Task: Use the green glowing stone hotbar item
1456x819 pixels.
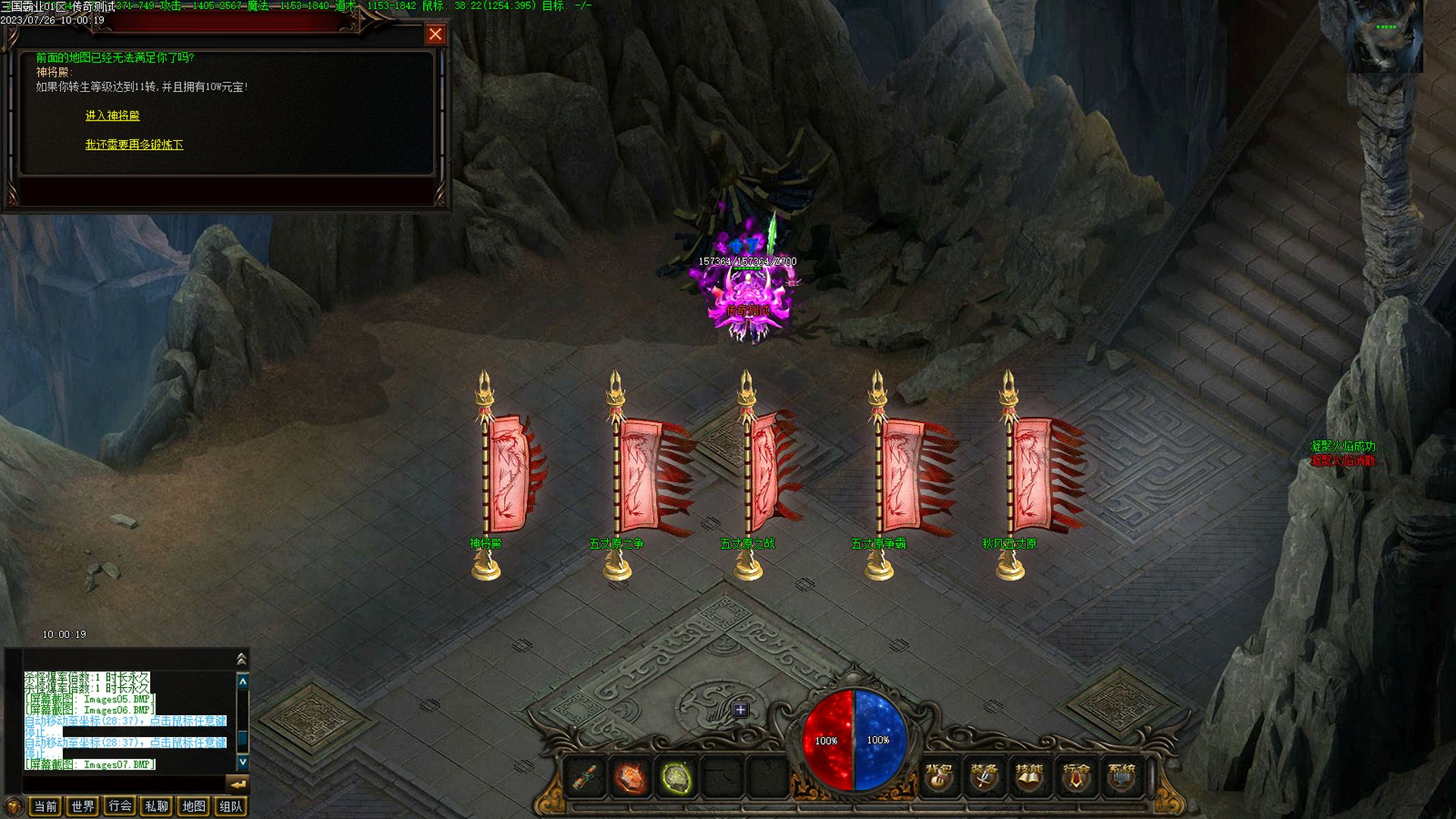Action: click(676, 778)
